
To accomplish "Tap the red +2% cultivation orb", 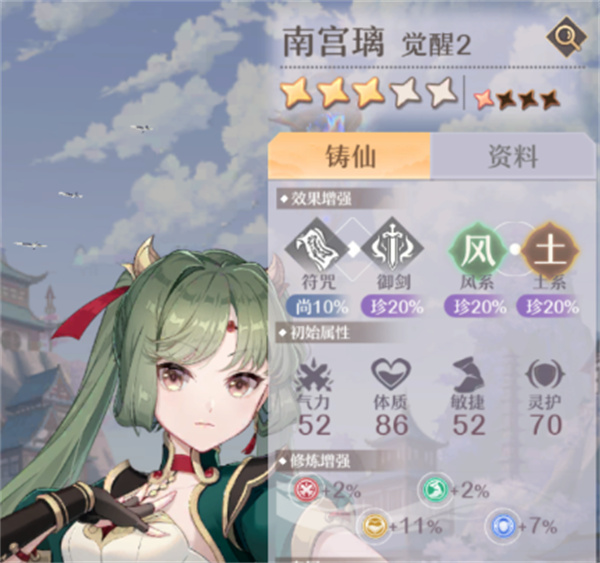I will tap(304, 489).
